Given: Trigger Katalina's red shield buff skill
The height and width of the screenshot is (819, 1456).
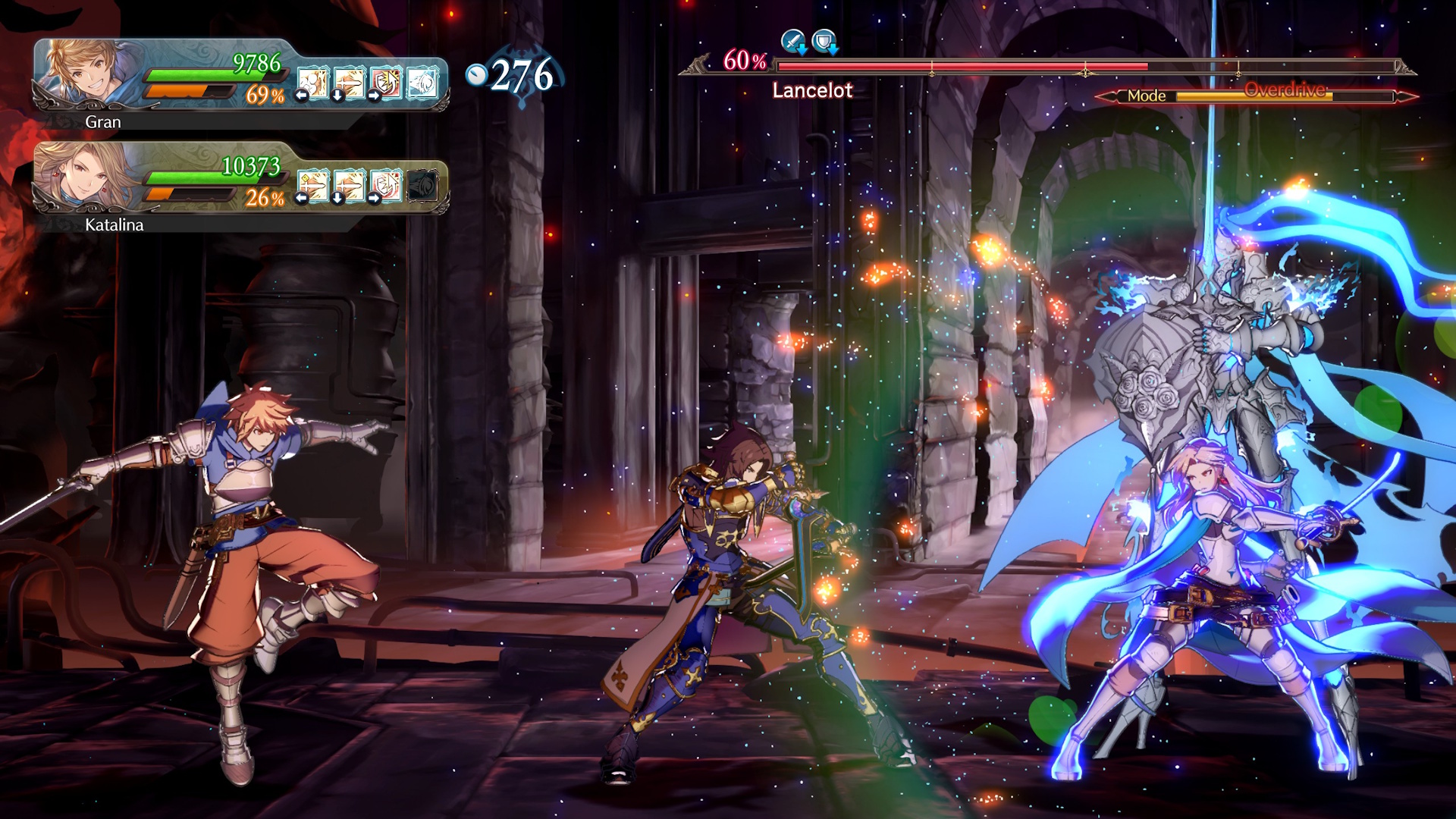Looking at the screenshot, I should click(x=386, y=186).
